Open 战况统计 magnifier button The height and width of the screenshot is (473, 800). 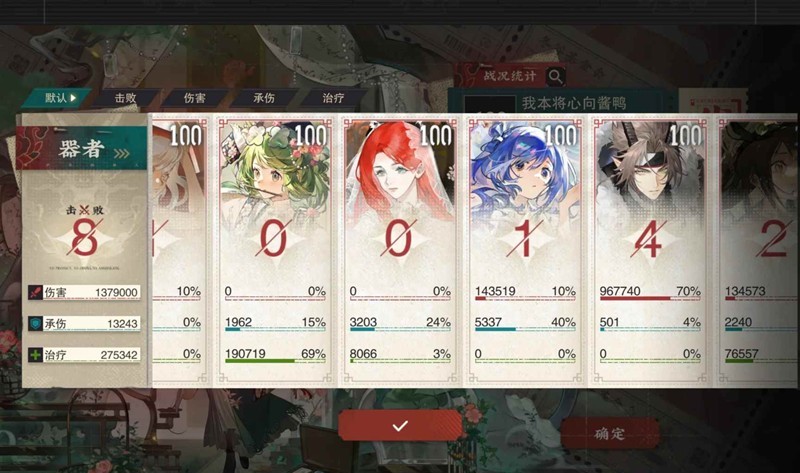click(555, 76)
